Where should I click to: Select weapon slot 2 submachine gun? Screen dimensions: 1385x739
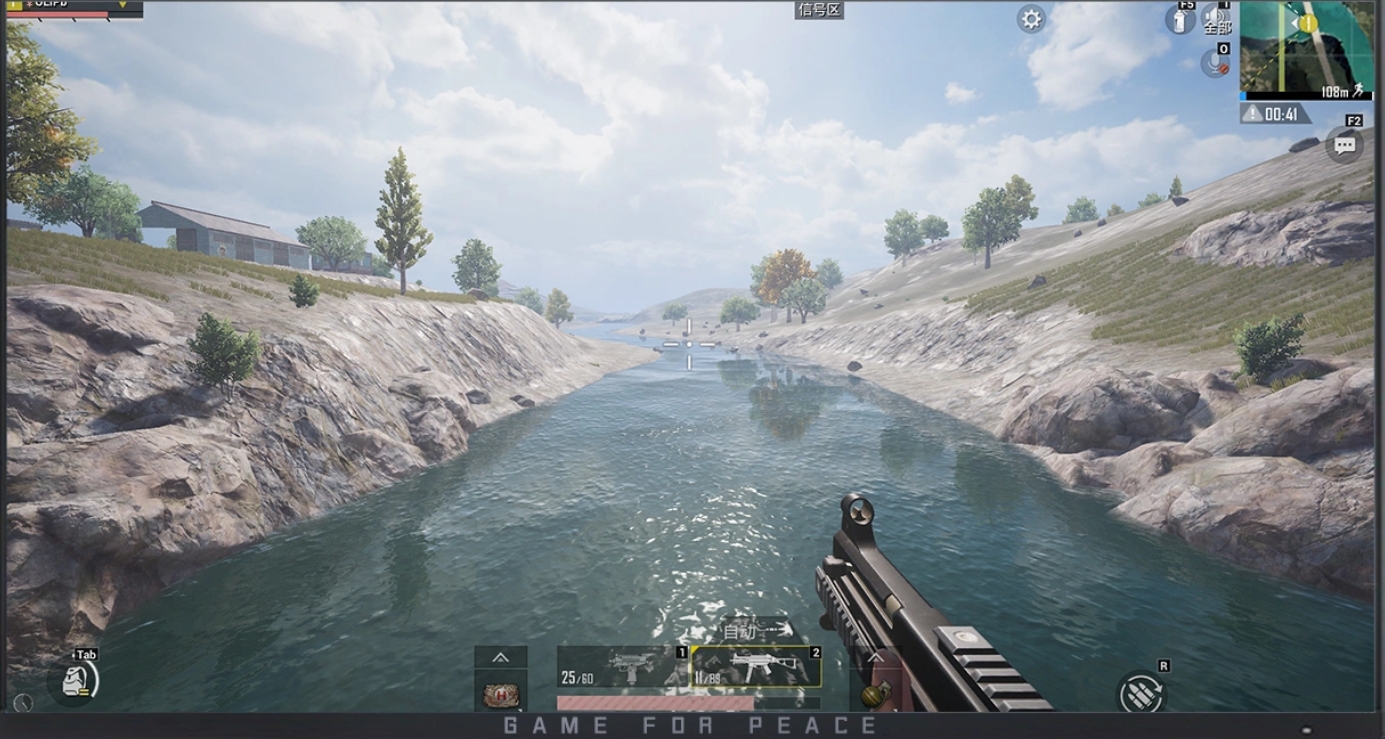click(x=756, y=667)
